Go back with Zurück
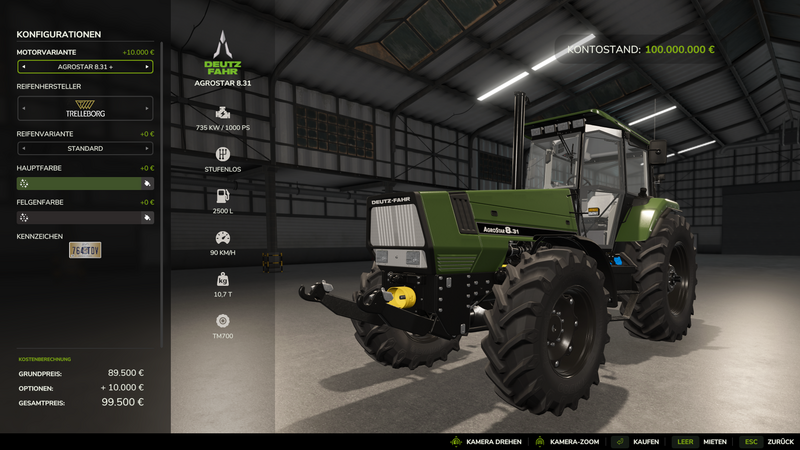800x450 pixels. (766, 441)
